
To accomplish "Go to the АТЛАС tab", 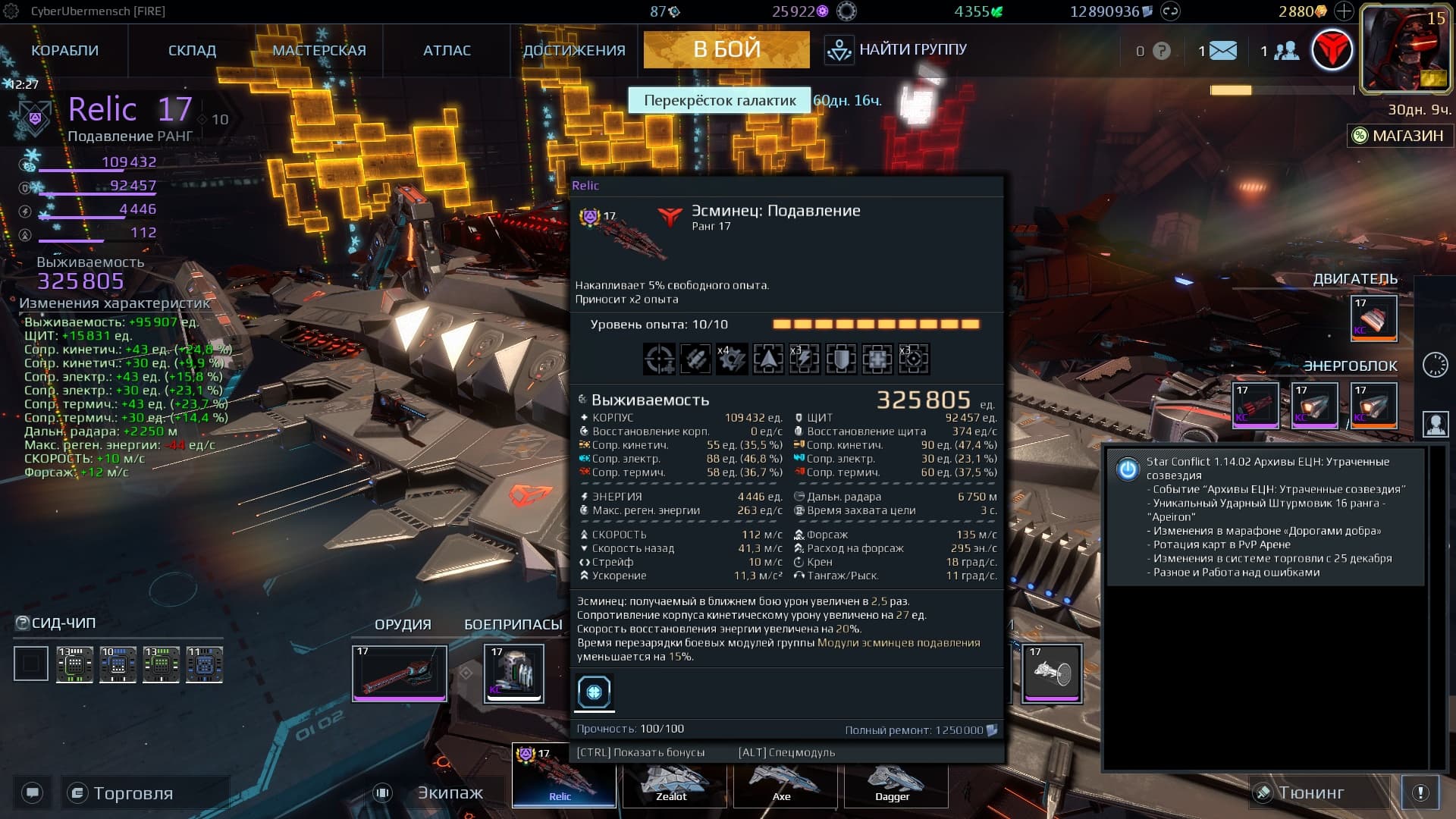I will pos(447,50).
